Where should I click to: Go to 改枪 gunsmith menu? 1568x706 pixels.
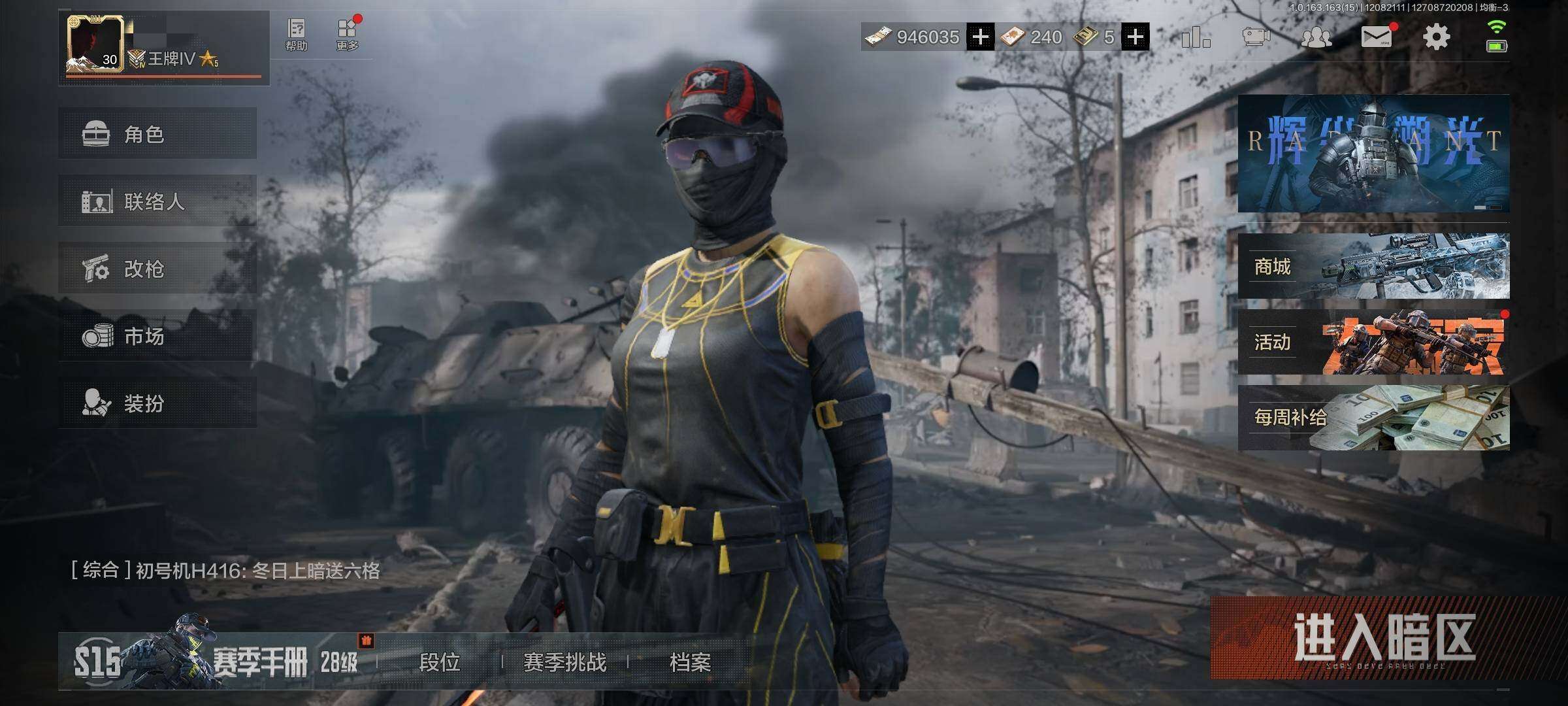pyautogui.click(x=157, y=269)
